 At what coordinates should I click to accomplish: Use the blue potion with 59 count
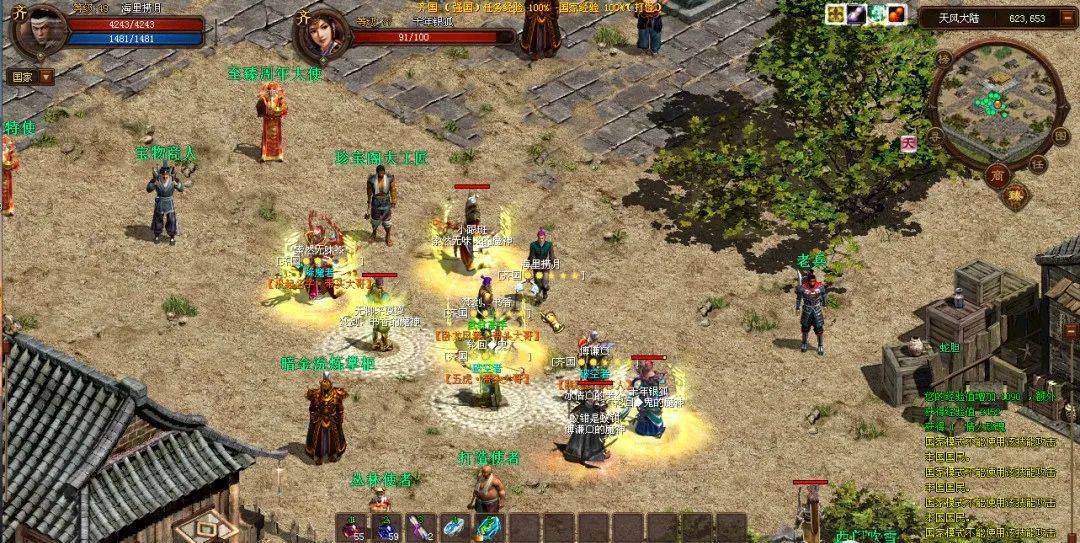coord(386,527)
